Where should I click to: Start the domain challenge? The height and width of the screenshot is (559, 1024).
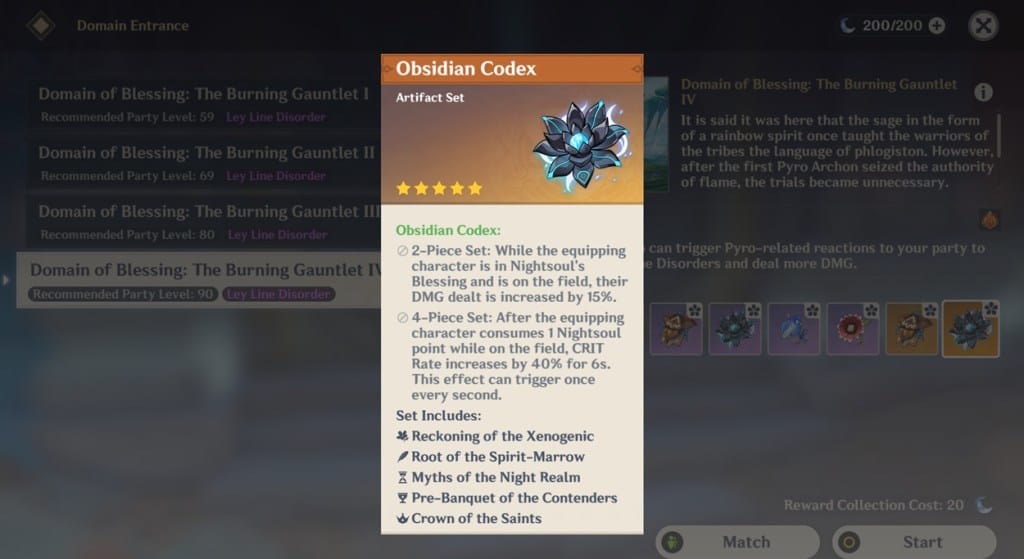click(x=914, y=542)
